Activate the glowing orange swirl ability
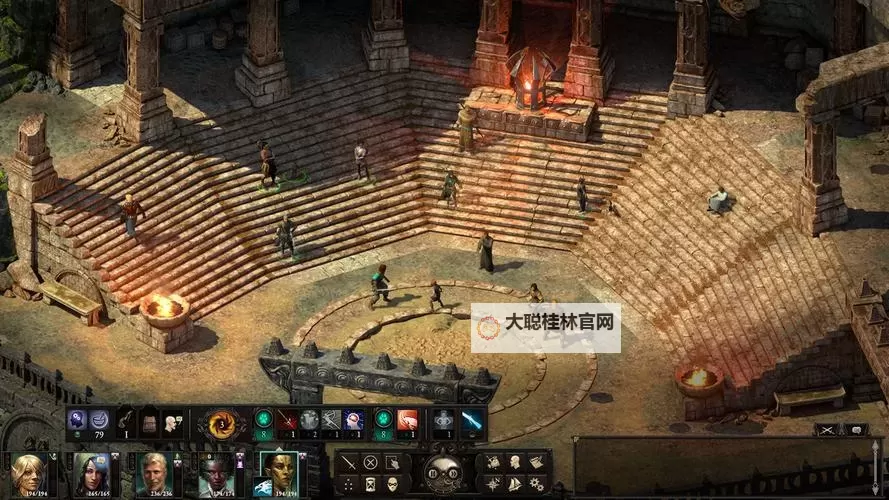Image resolution: width=889 pixels, height=500 pixels. pos(221,422)
